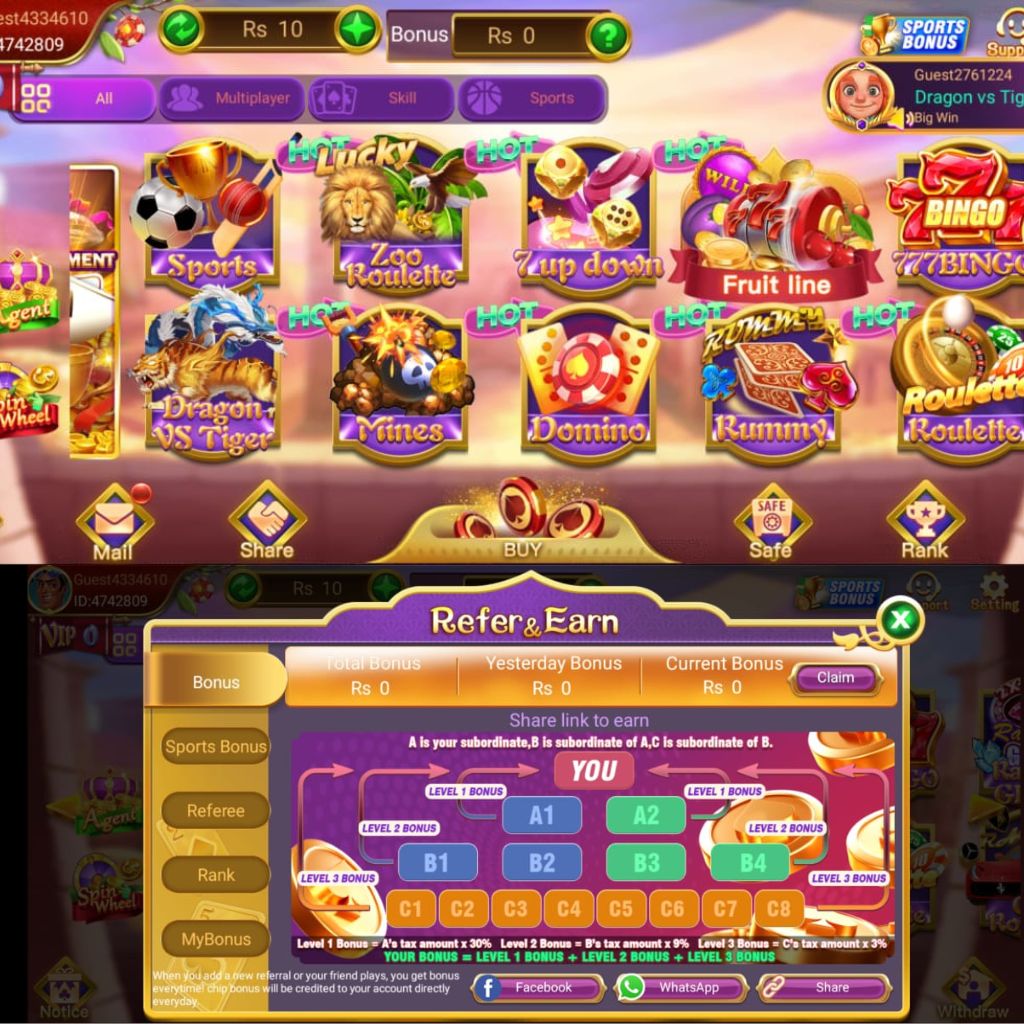Choose the Domino game tile
Viewport: 1024px width, 1024px height.
tap(588, 385)
